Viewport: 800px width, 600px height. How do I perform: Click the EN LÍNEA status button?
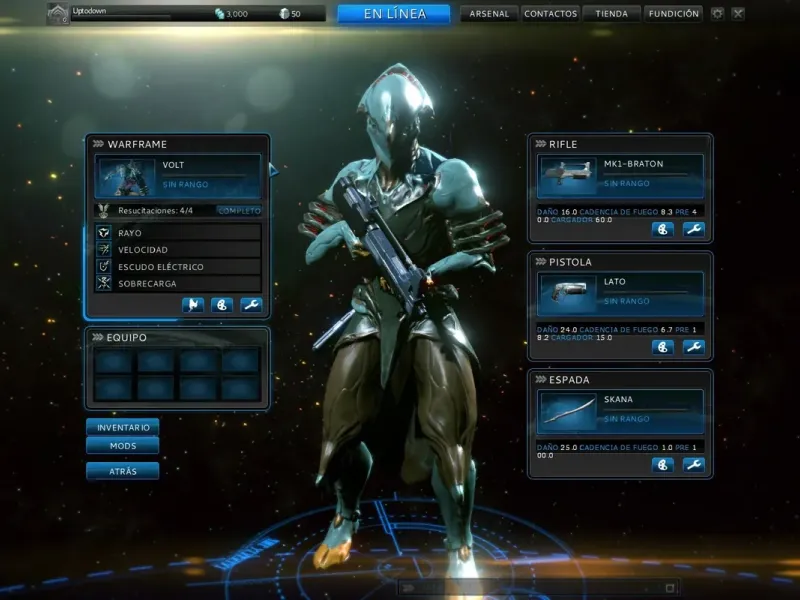[x=394, y=14]
